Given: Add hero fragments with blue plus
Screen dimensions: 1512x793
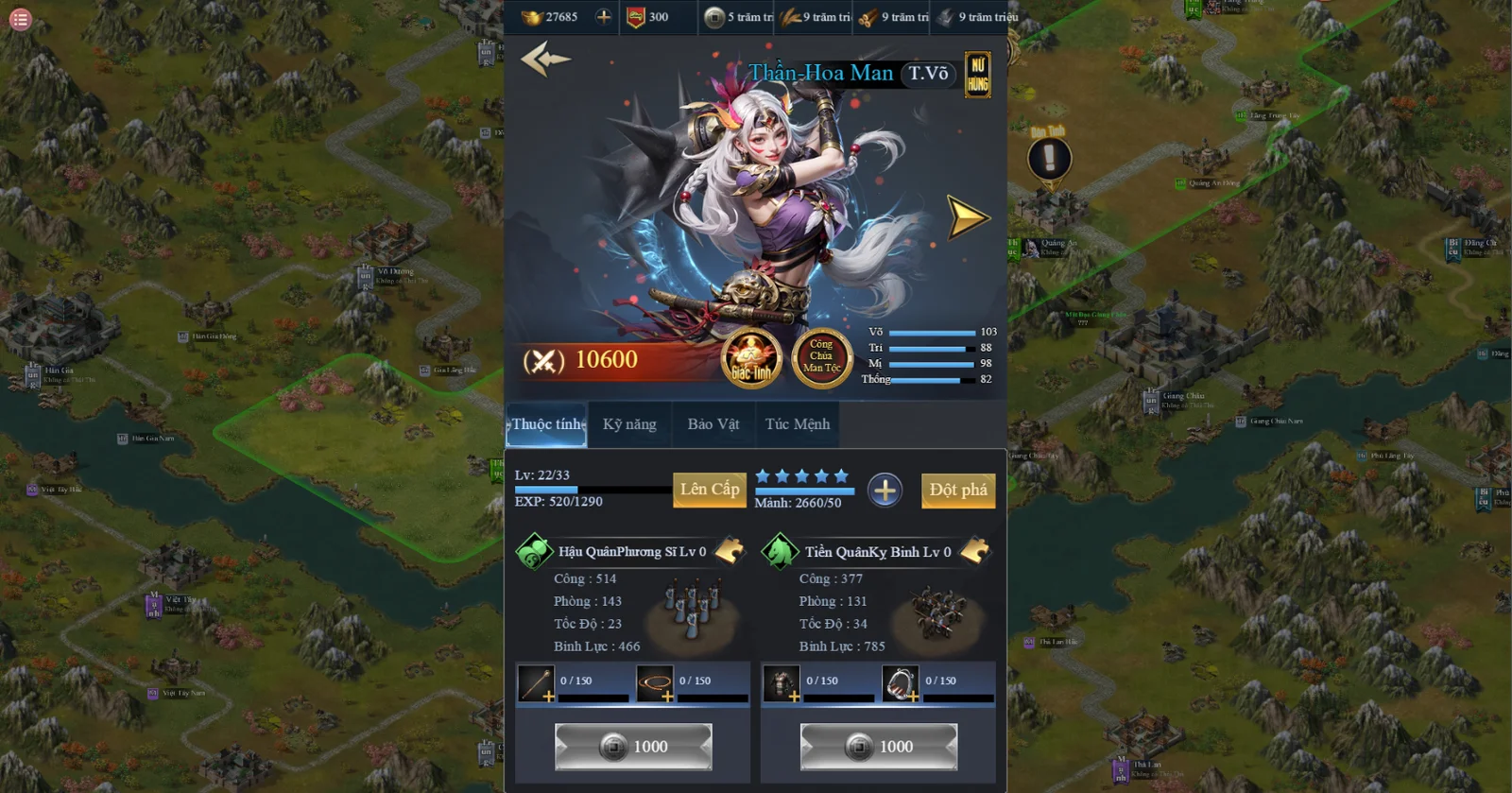Looking at the screenshot, I should click(885, 491).
